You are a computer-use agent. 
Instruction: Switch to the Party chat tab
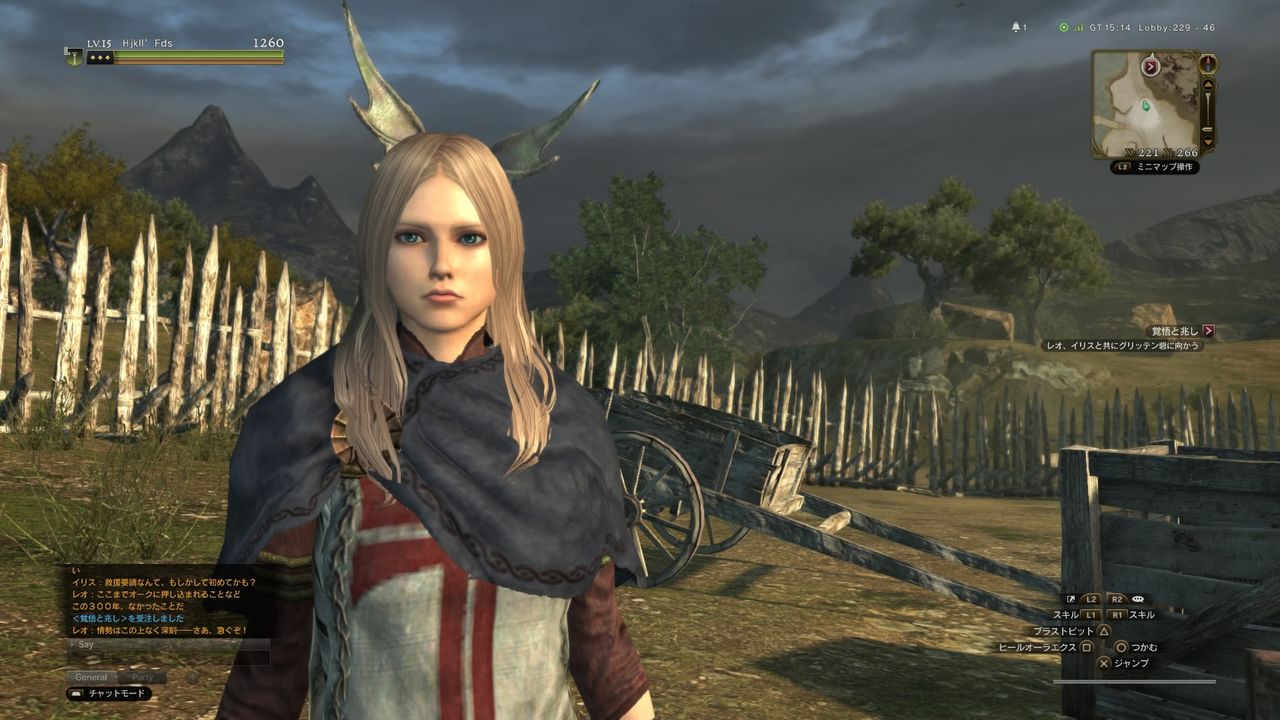pyautogui.click(x=142, y=676)
